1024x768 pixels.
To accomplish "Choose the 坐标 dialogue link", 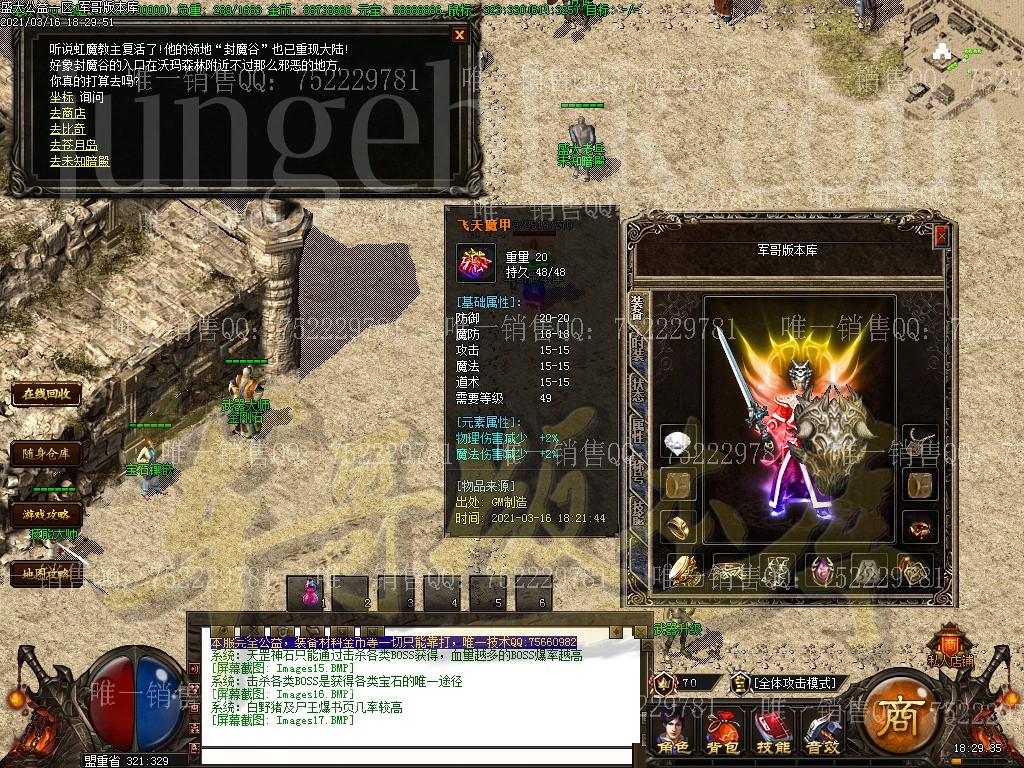I will click(61, 98).
